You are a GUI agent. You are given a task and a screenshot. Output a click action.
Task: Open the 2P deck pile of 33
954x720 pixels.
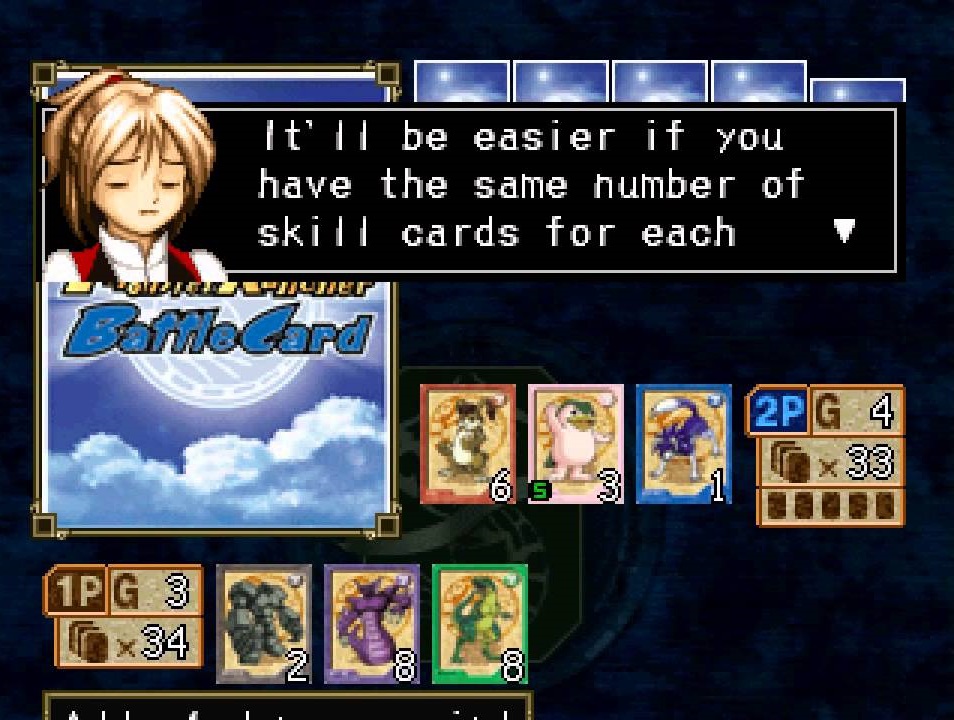click(831, 463)
